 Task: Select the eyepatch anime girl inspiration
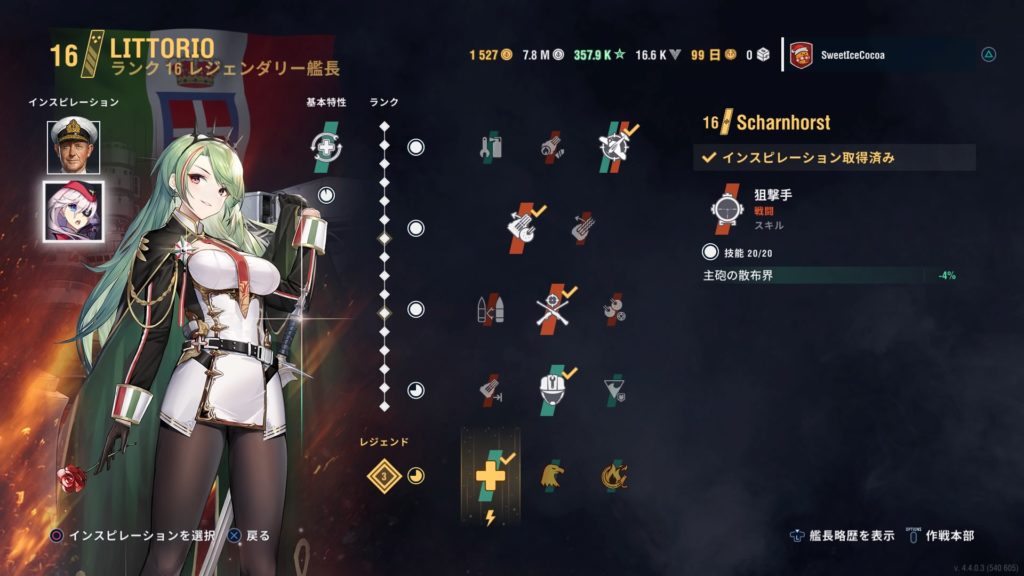click(x=72, y=211)
